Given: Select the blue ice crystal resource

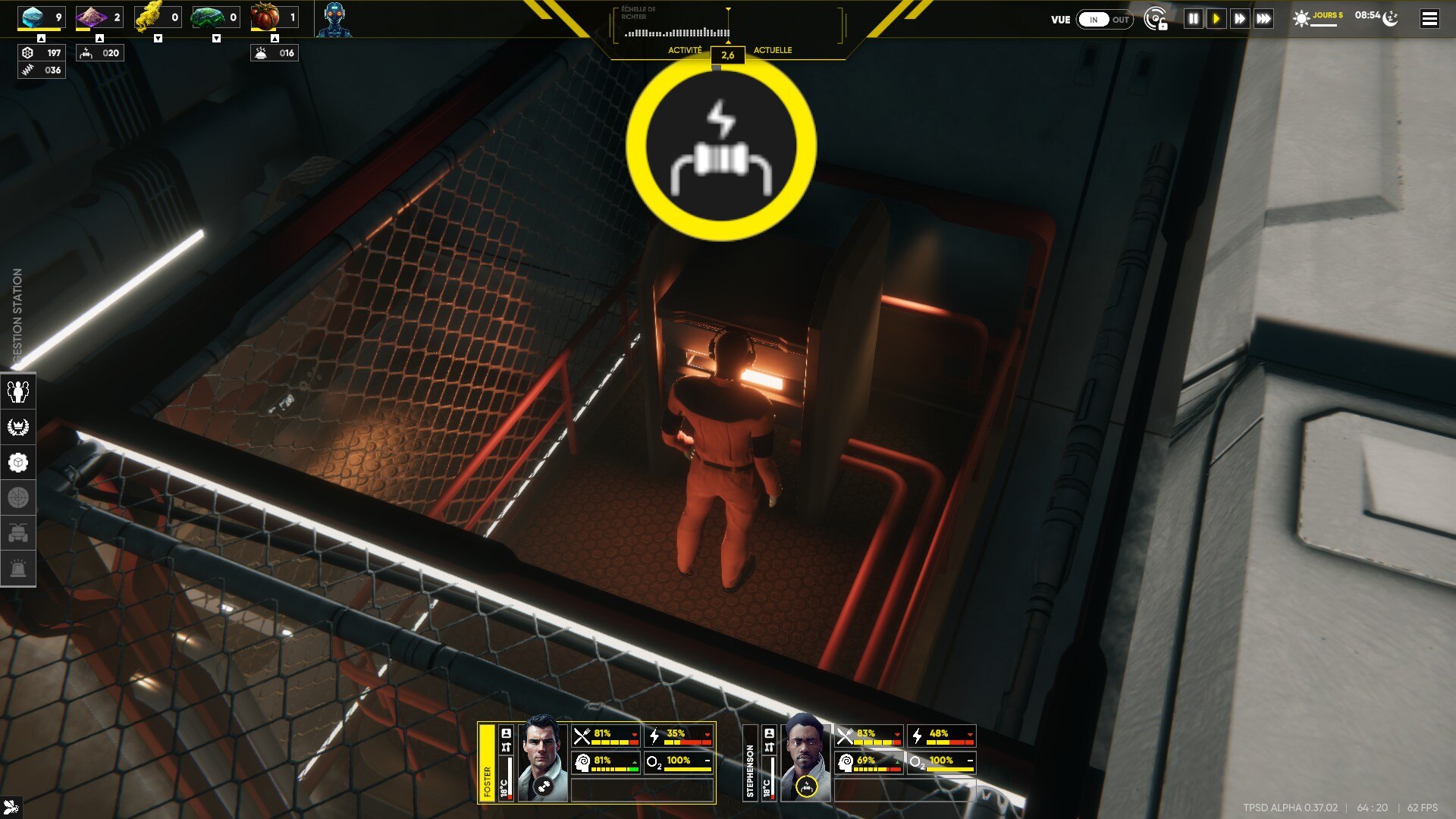Looking at the screenshot, I should click(33, 17).
